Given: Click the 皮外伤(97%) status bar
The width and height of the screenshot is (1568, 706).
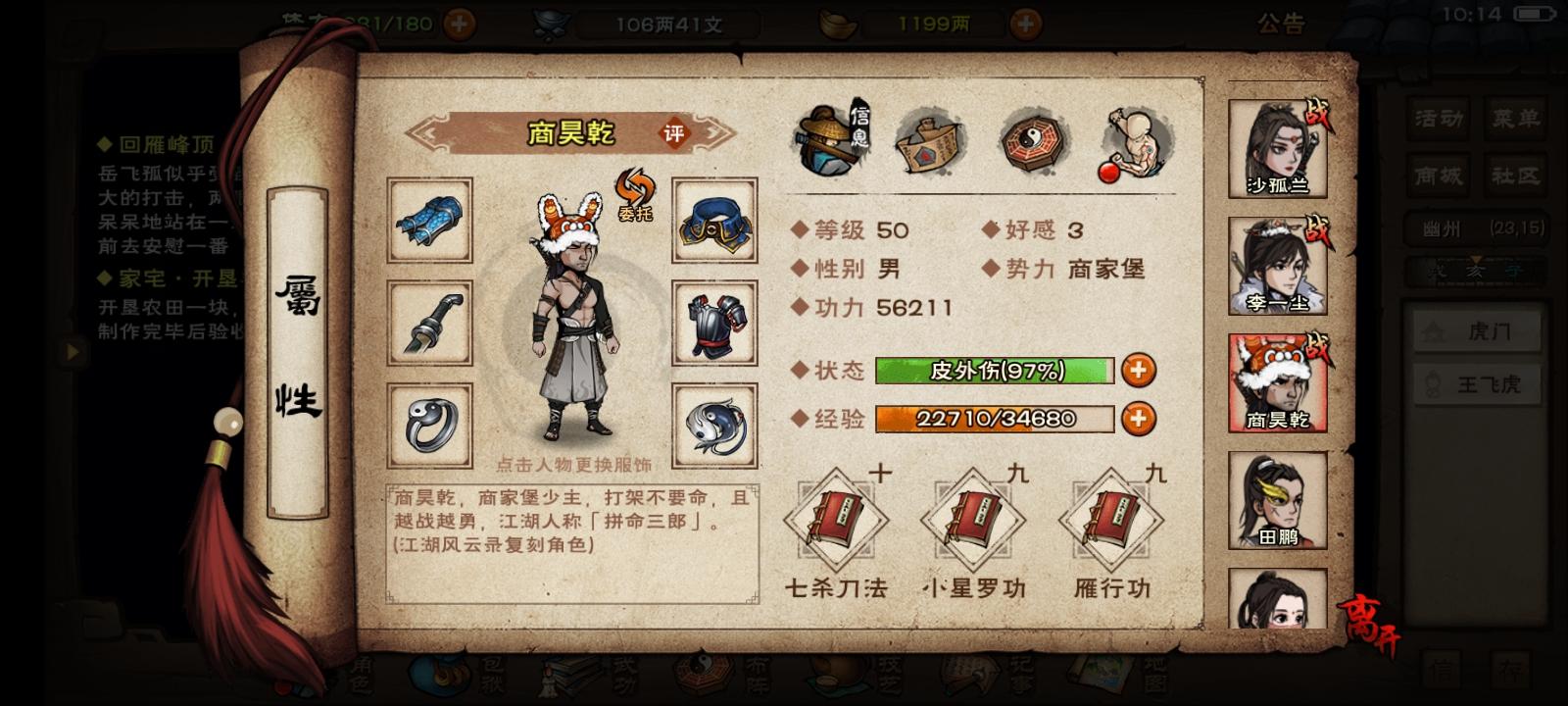Looking at the screenshot, I should (x=996, y=370).
